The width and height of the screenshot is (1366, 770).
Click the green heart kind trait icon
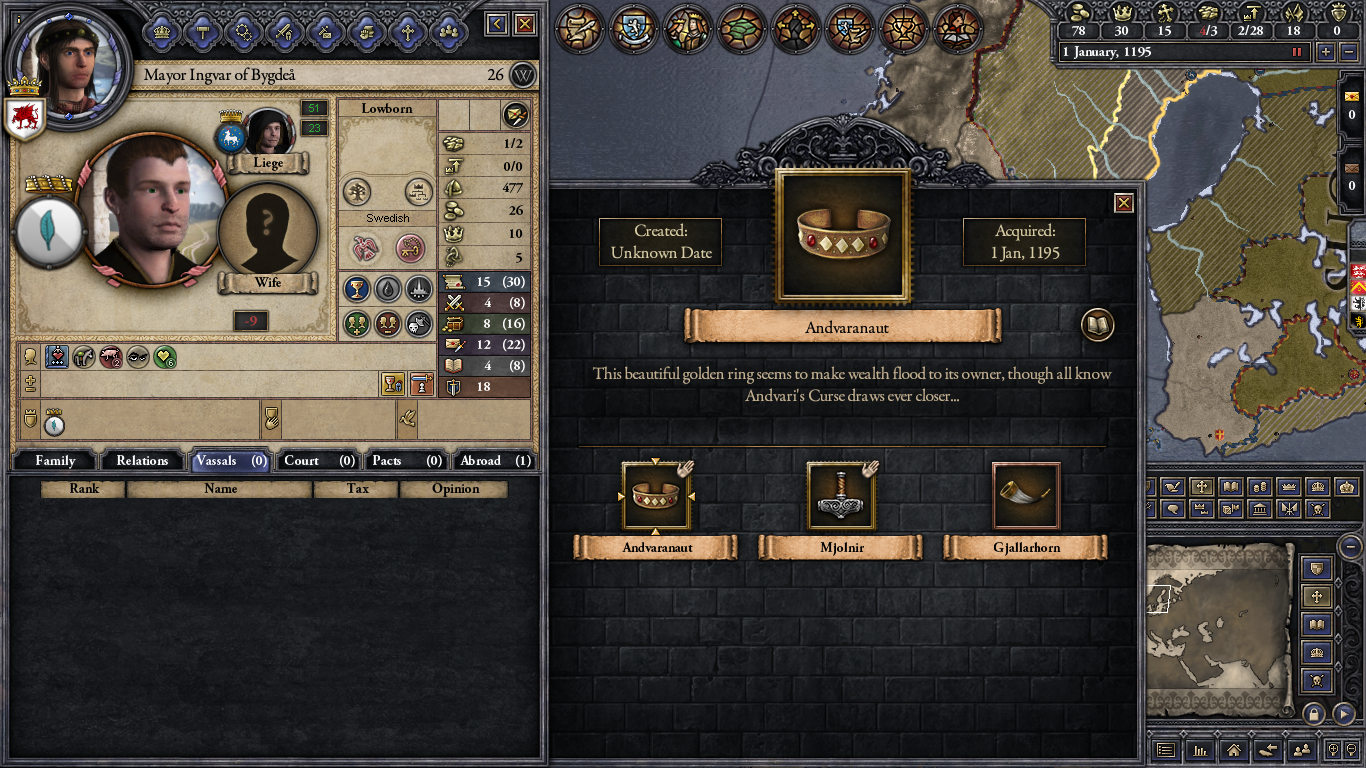click(164, 356)
